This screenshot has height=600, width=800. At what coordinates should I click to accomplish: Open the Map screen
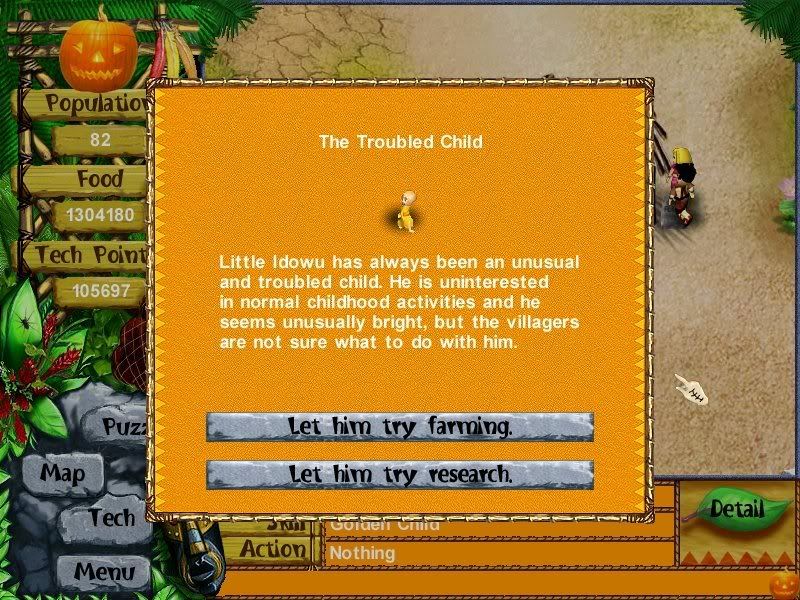click(62, 473)
